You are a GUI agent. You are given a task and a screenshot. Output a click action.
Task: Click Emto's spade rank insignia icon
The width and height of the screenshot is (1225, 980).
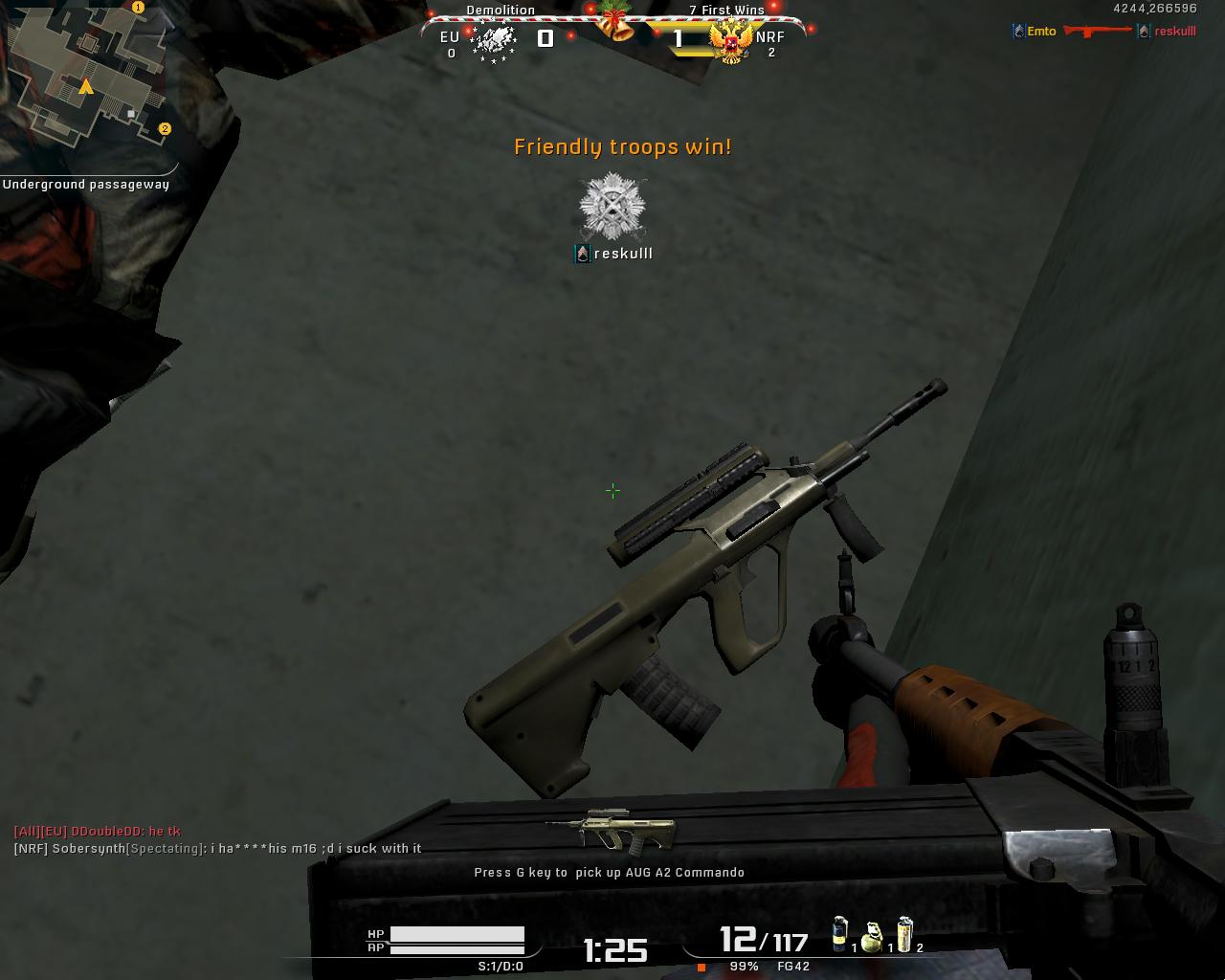click(1016, 31)
